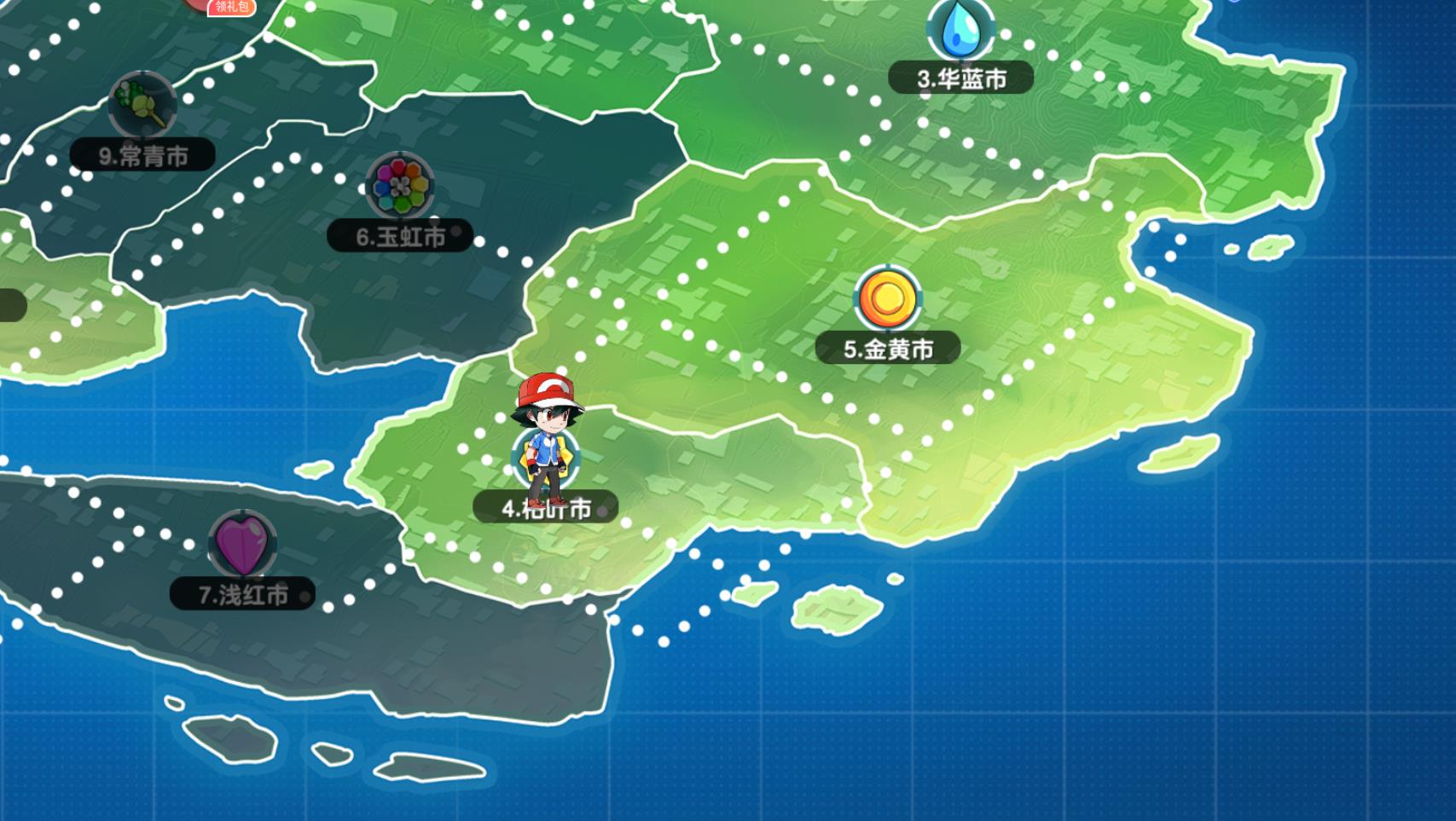Choose the 7.浅红市 city label
1456x821 pixels.
click(x=242, y=594)
